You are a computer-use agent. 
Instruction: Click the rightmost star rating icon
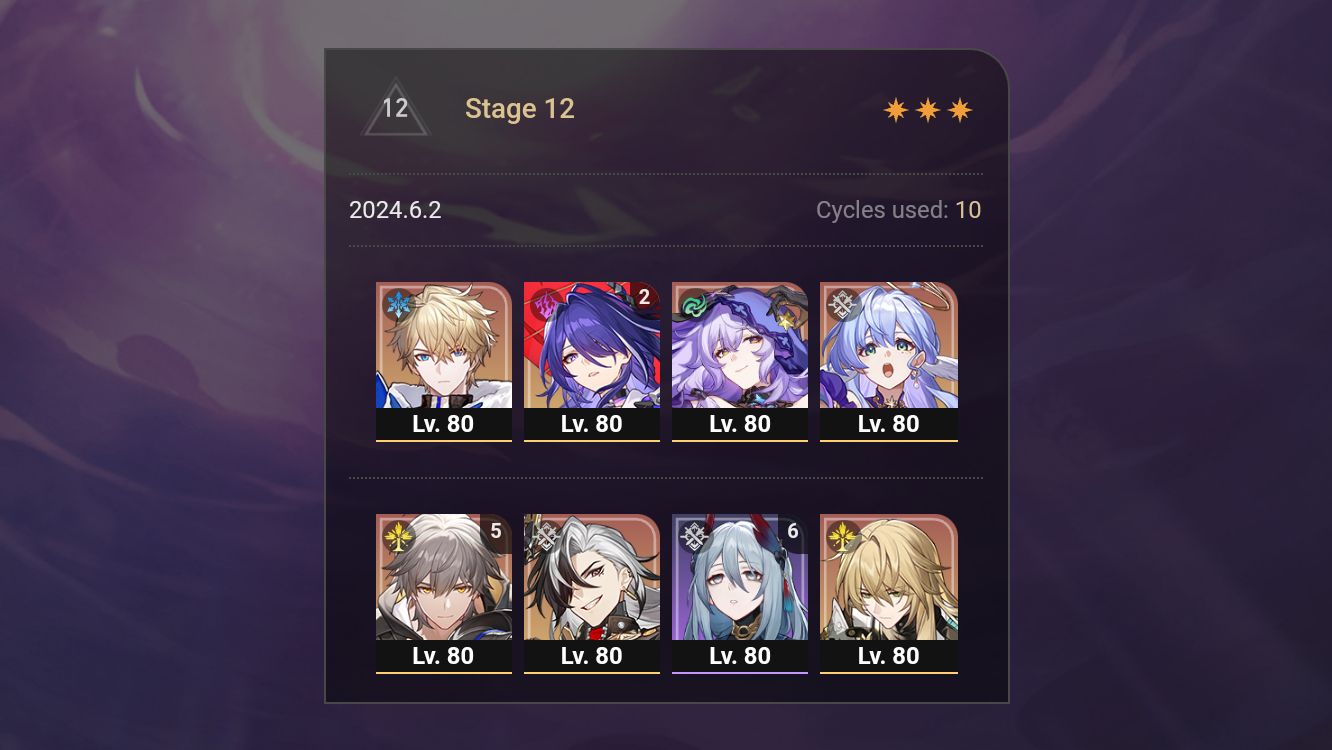pos(959,108)
